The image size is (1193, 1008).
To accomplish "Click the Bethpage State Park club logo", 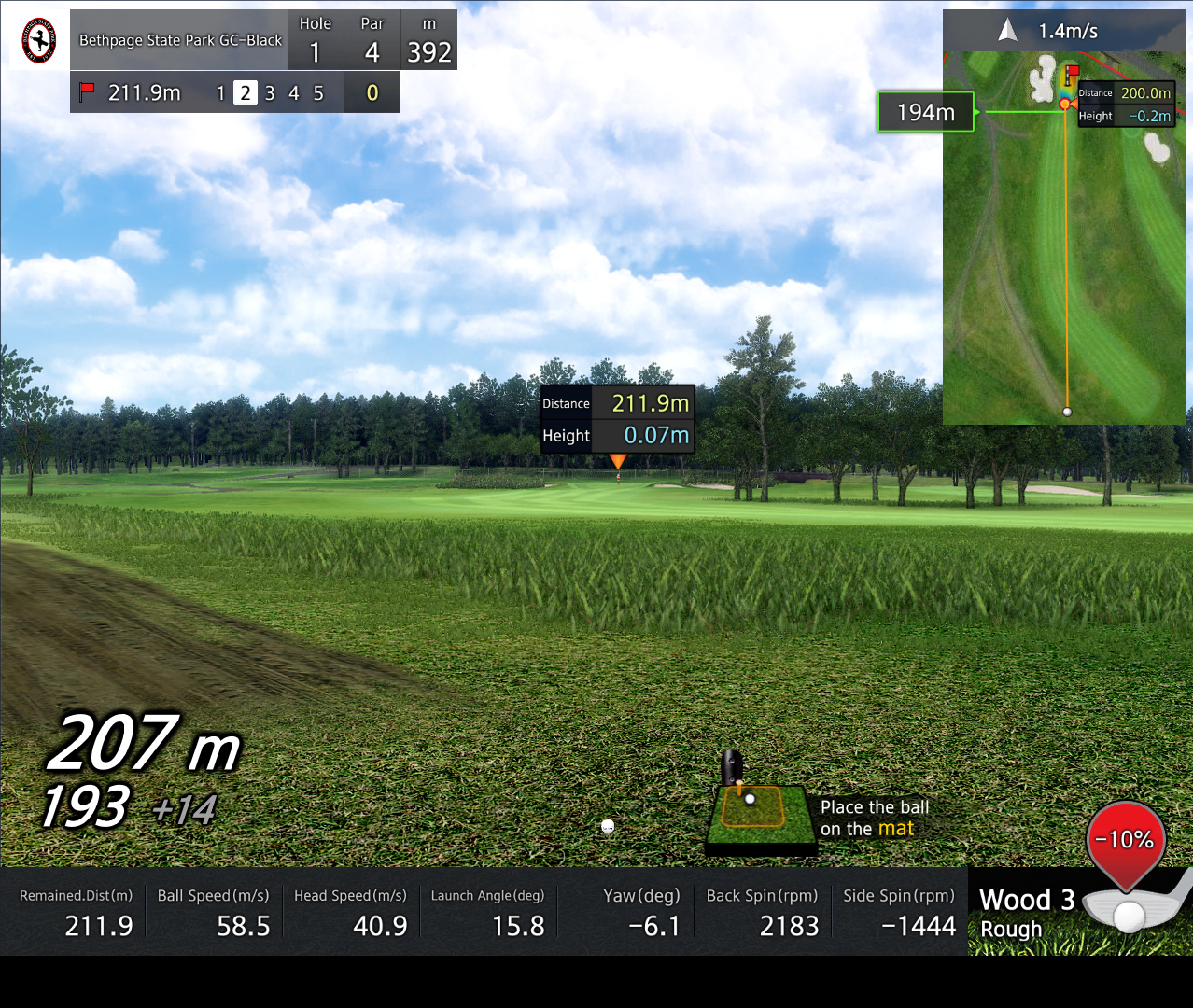I will (x=39, y=40).
